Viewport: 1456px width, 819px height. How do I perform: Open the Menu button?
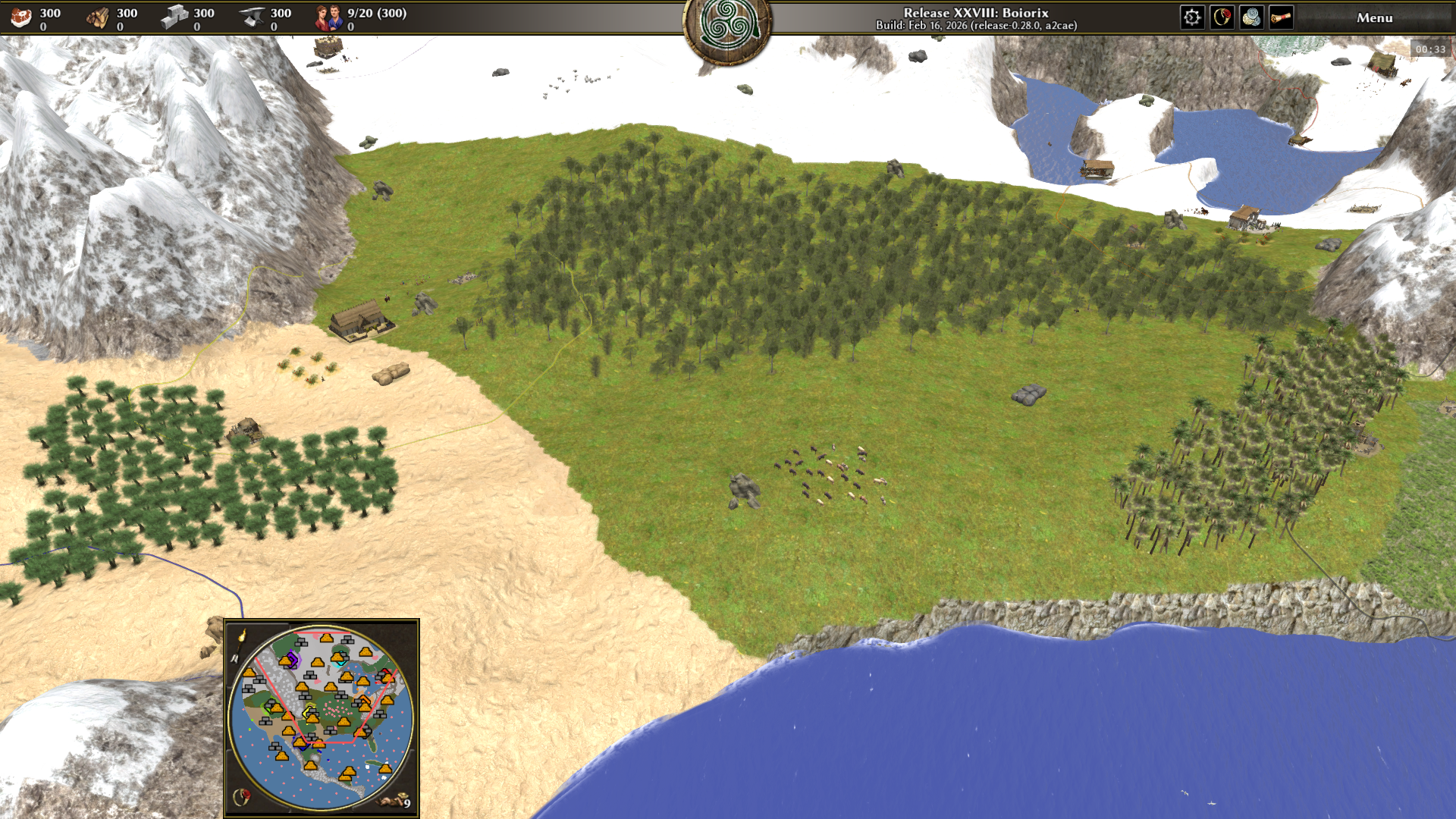(x=1374, y=17)
